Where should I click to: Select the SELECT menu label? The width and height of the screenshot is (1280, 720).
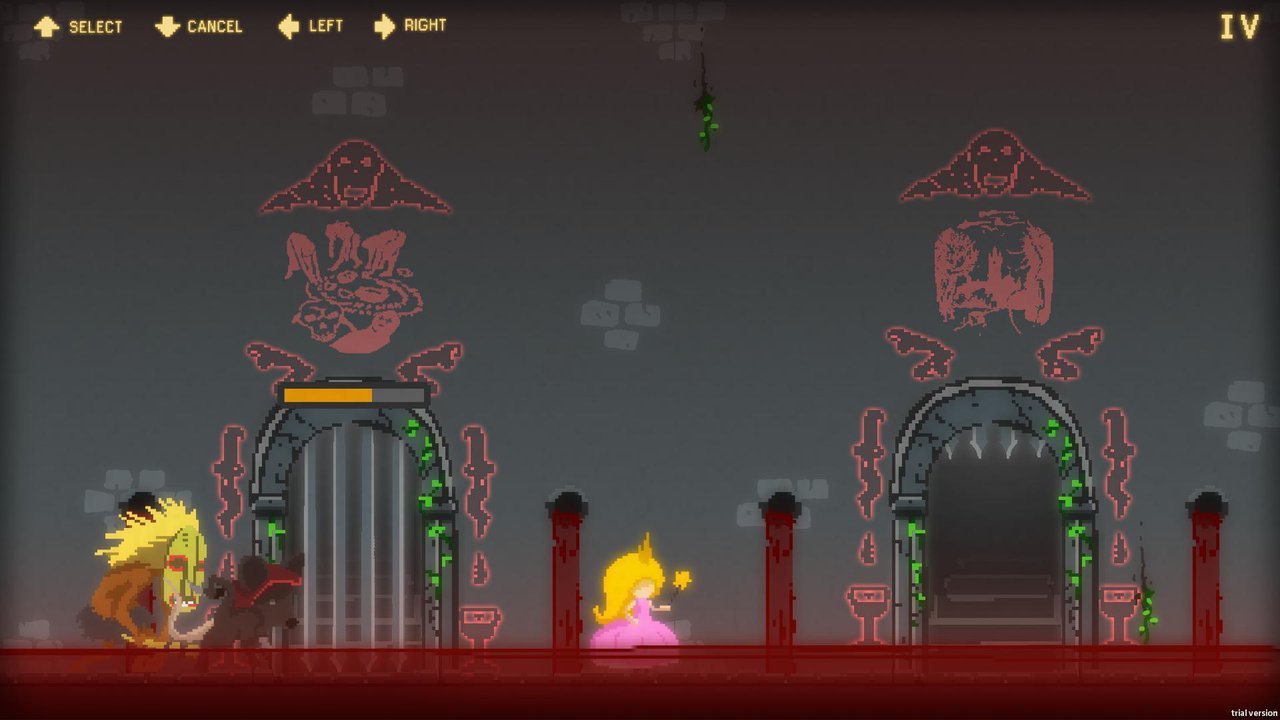95,27
